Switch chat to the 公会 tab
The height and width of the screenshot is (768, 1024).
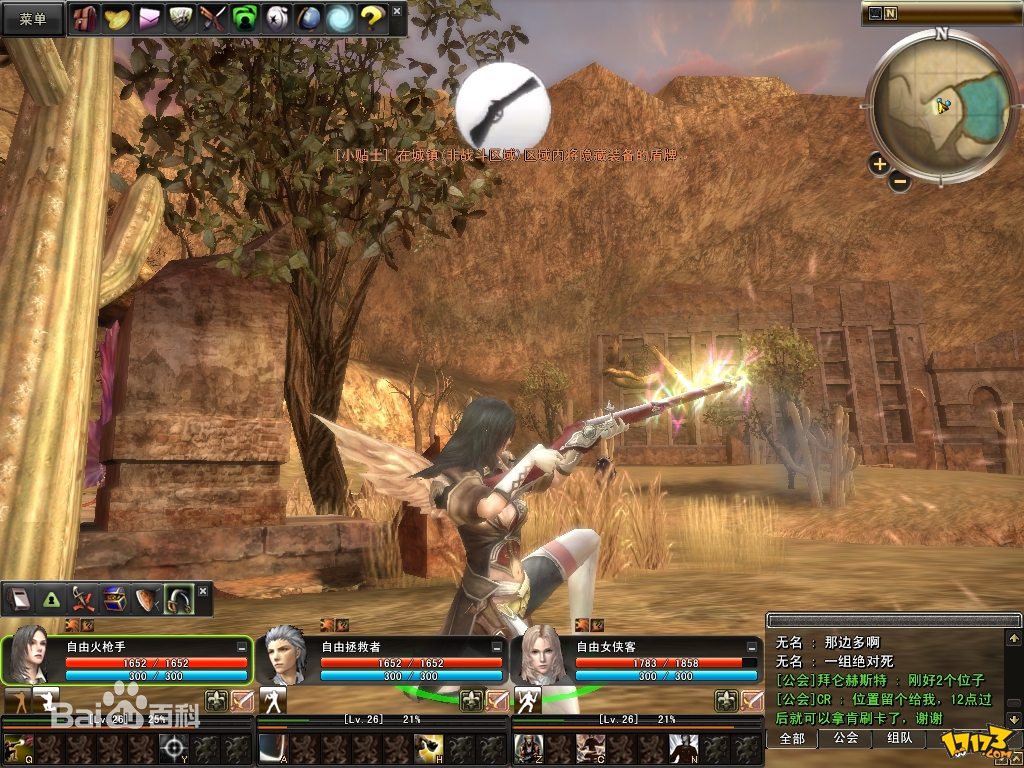(845, 738)
